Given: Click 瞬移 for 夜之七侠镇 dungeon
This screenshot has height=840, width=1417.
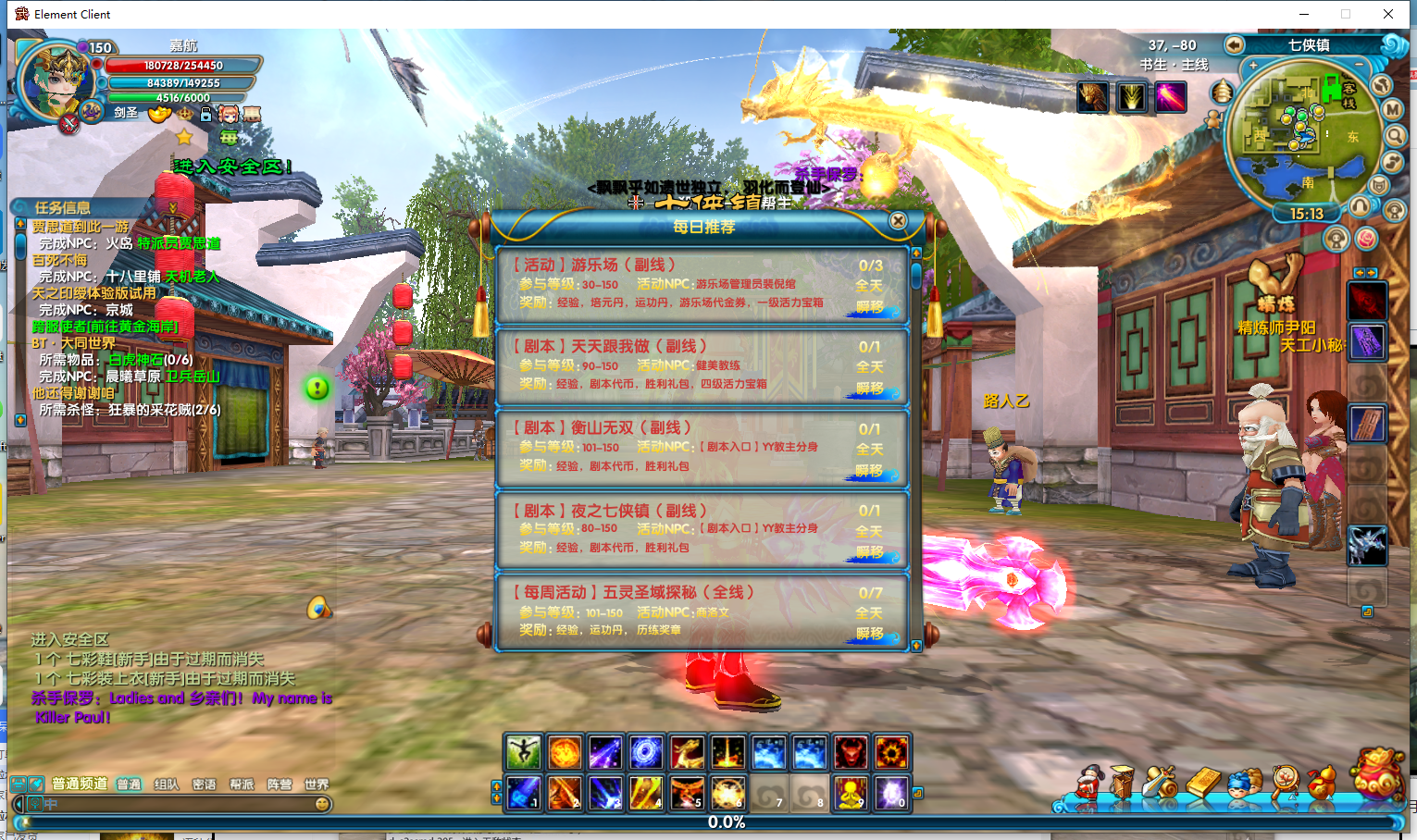Looking at the screenshot, I should coord(869,552).
